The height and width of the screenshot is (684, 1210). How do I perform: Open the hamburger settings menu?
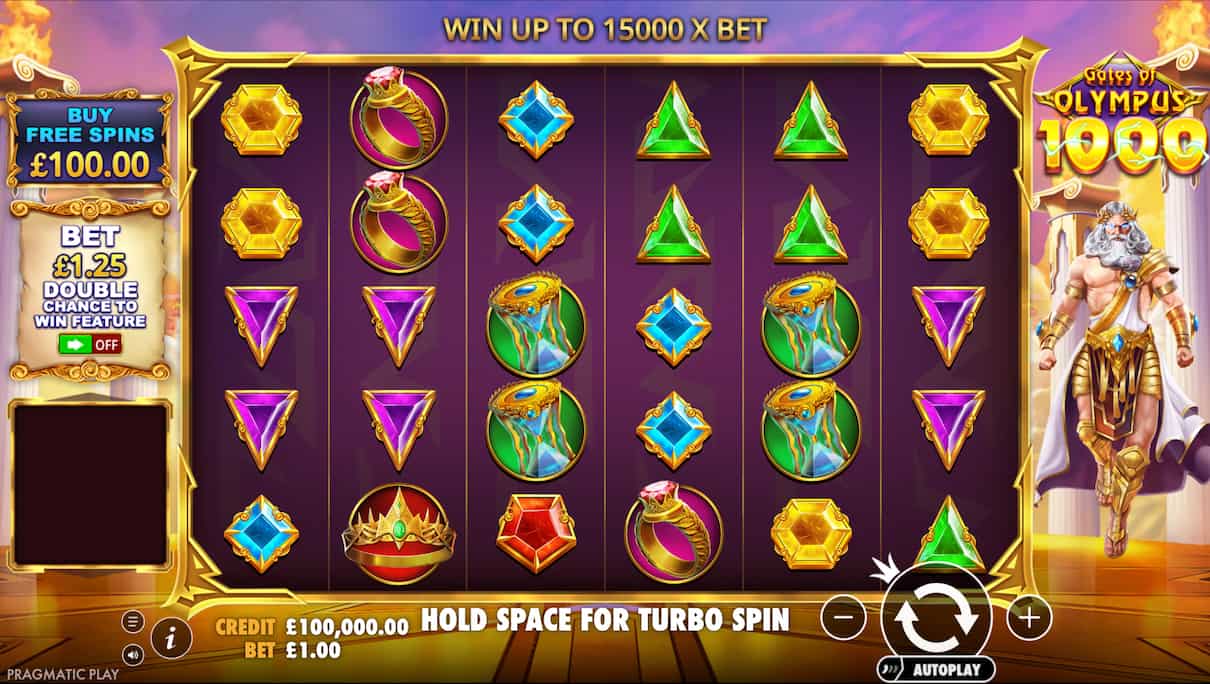[132, 621]
